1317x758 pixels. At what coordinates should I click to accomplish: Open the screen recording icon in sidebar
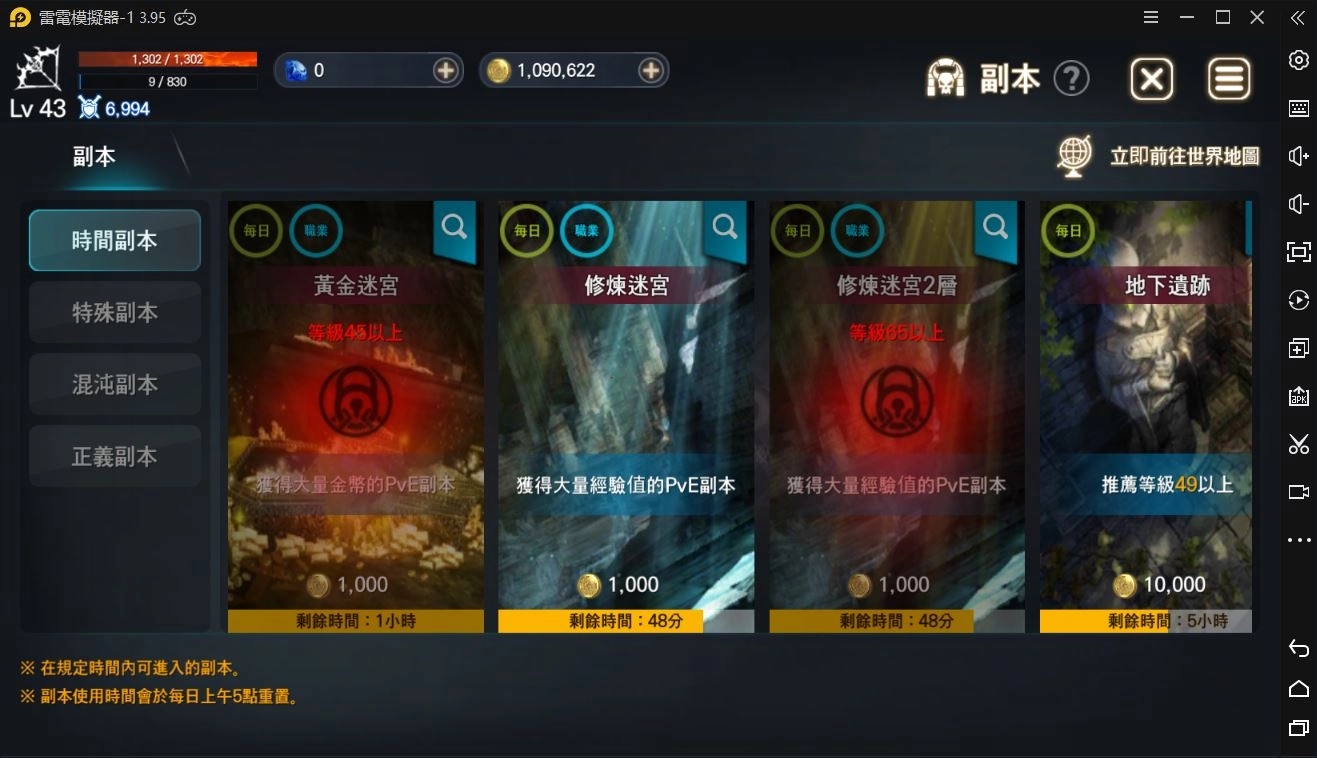(1298, 492)
